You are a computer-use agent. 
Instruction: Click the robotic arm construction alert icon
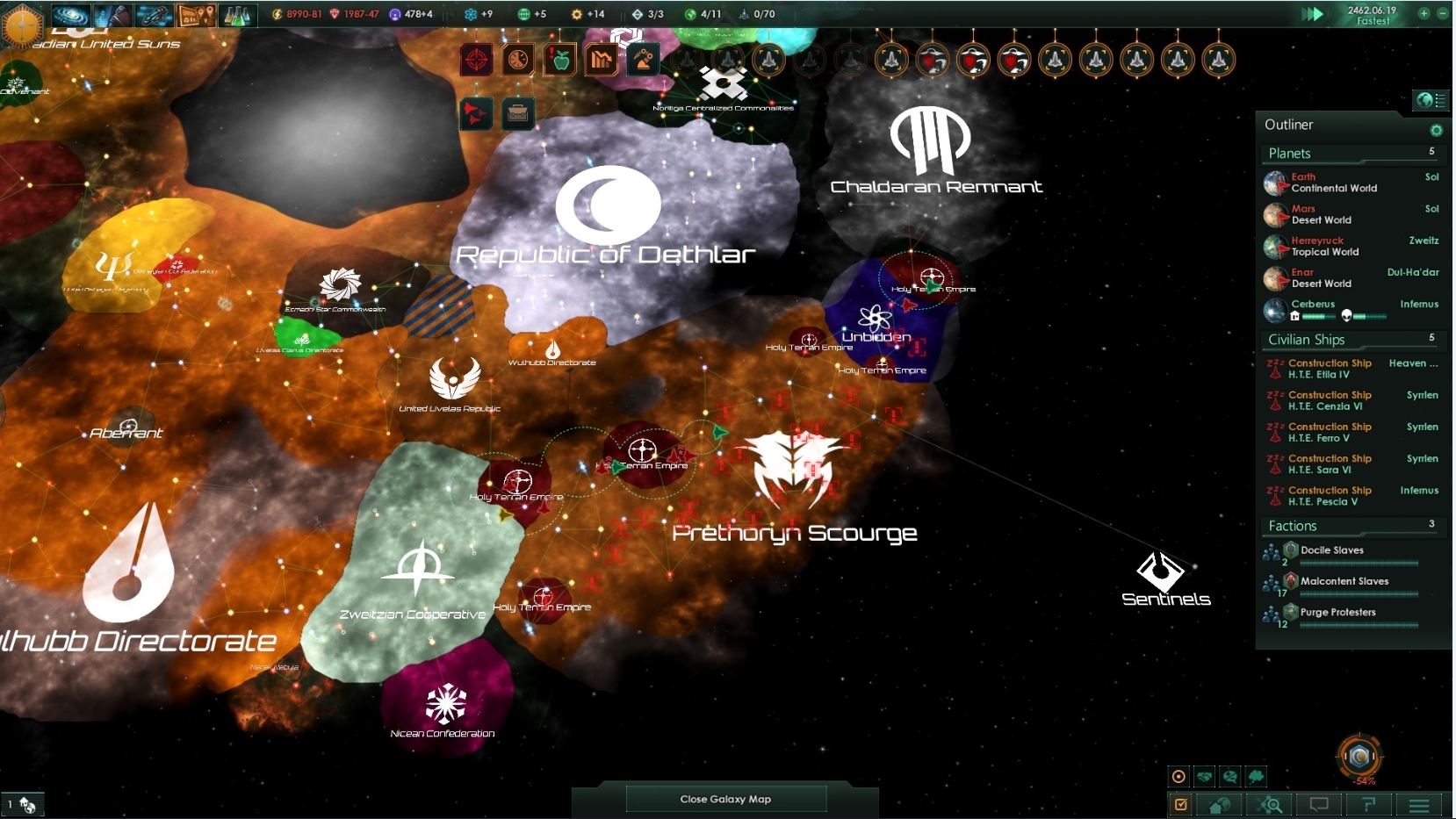[642, 60]
